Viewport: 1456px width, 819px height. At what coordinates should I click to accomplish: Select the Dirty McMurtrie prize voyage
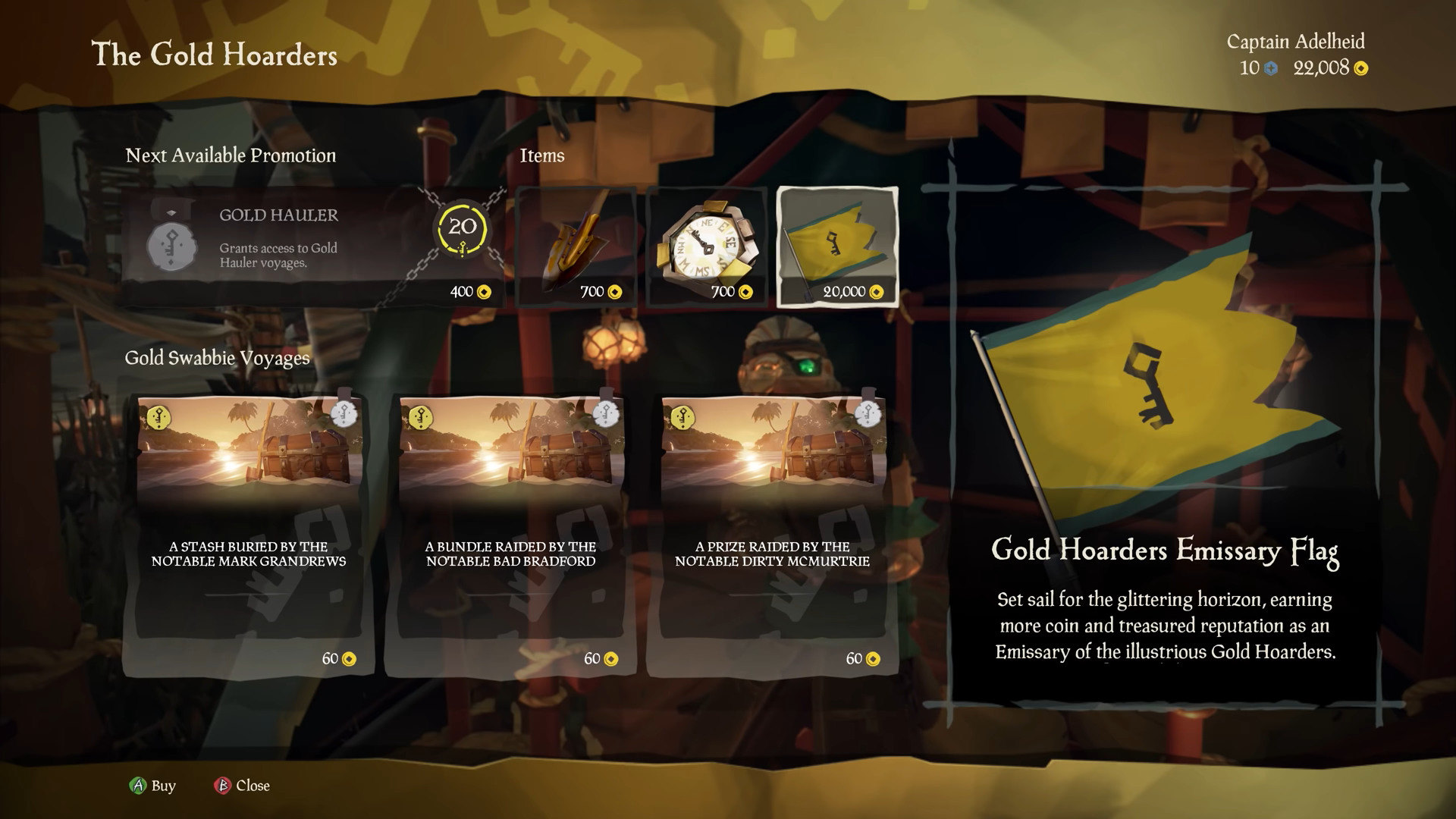(772, 534)
